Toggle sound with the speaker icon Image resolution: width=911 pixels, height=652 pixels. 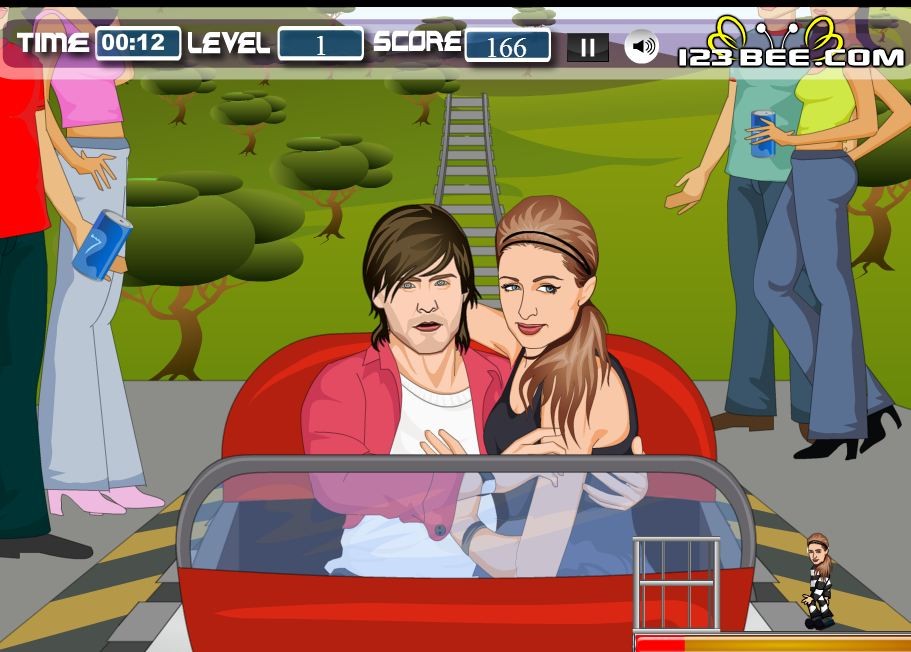click(642, 46)
